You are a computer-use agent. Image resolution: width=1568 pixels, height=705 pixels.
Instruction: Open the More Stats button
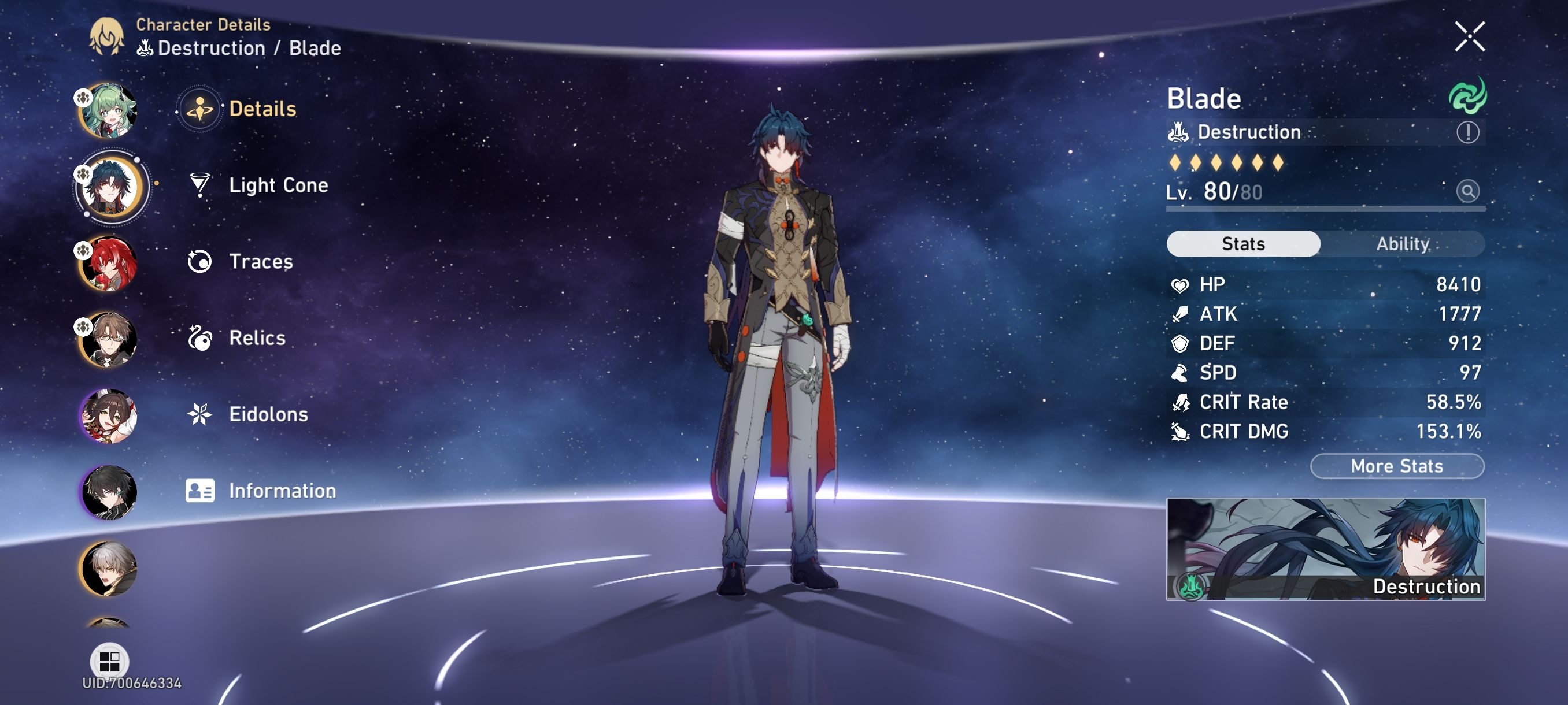(x=1396, y=466)
